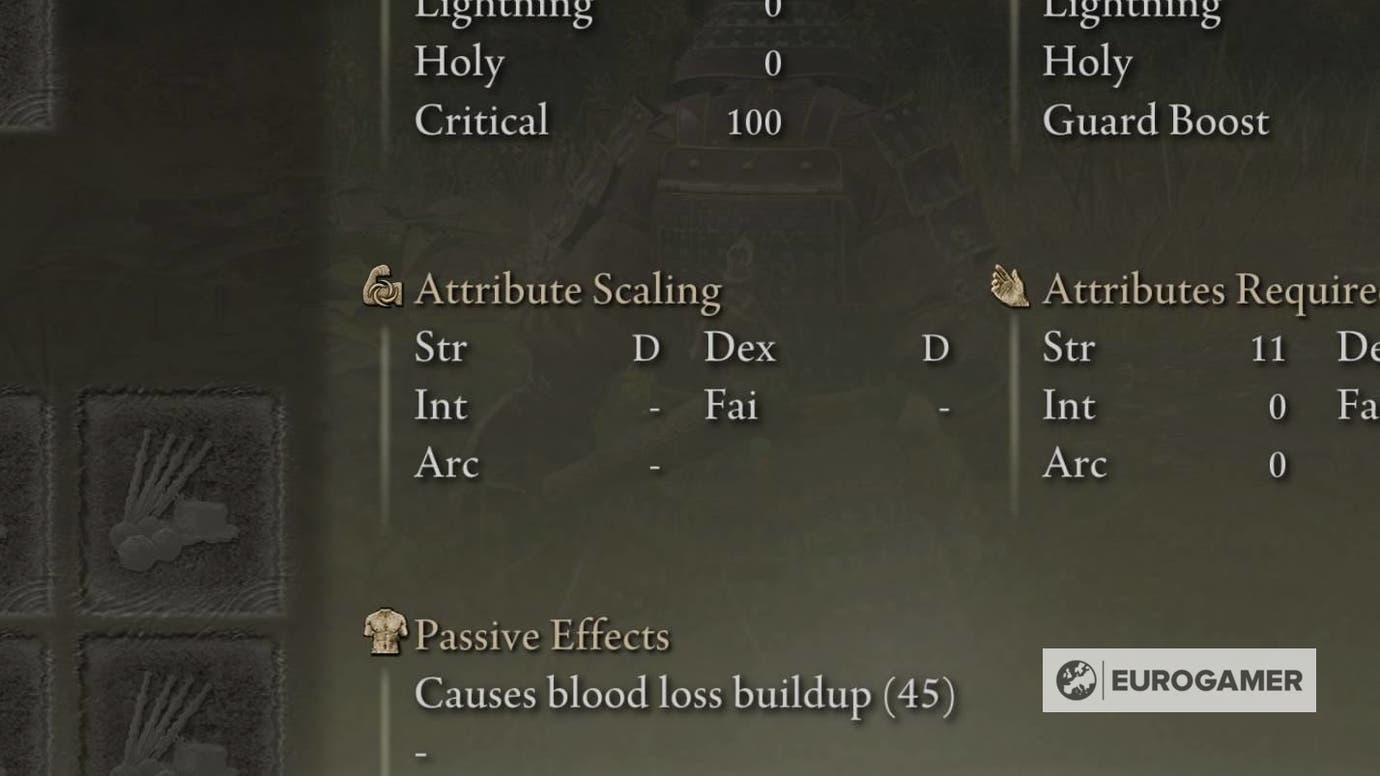Click the Guard Boost stat label
1380x776 pixels.
pyautogui.click(x=1155, y=121)
